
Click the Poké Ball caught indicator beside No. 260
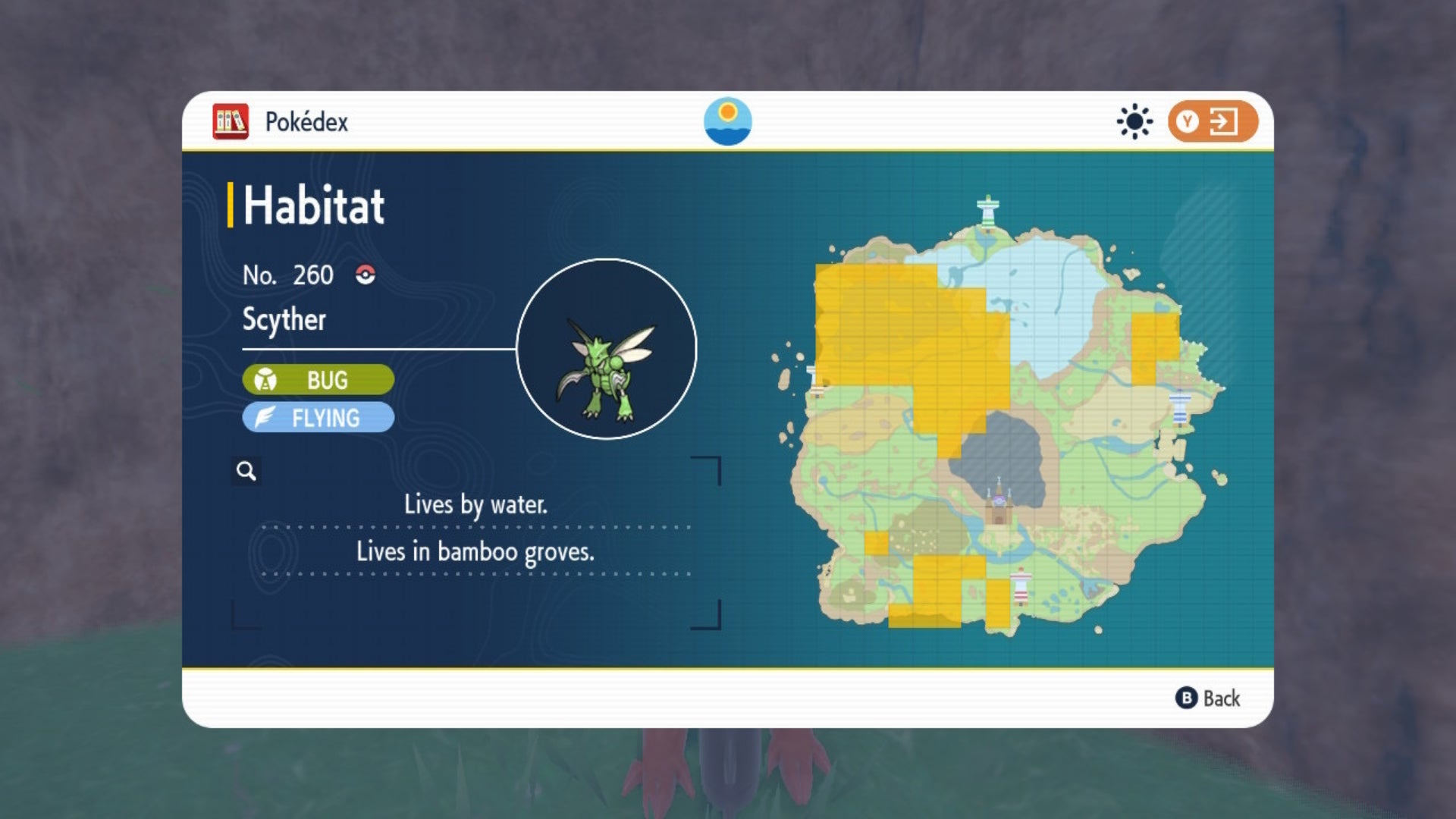365,275
